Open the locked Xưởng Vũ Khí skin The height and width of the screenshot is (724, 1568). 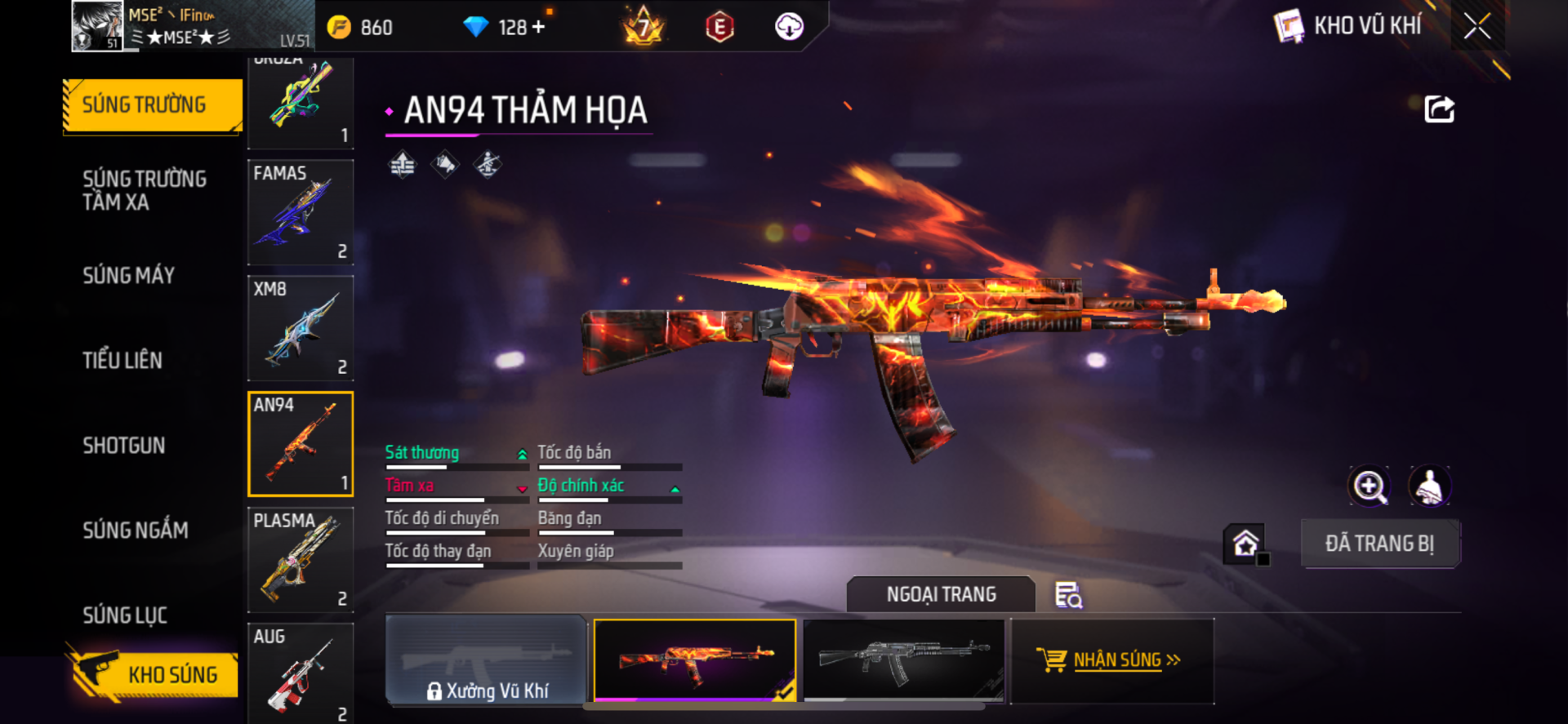pyautogui.click(x=487, y=660)
